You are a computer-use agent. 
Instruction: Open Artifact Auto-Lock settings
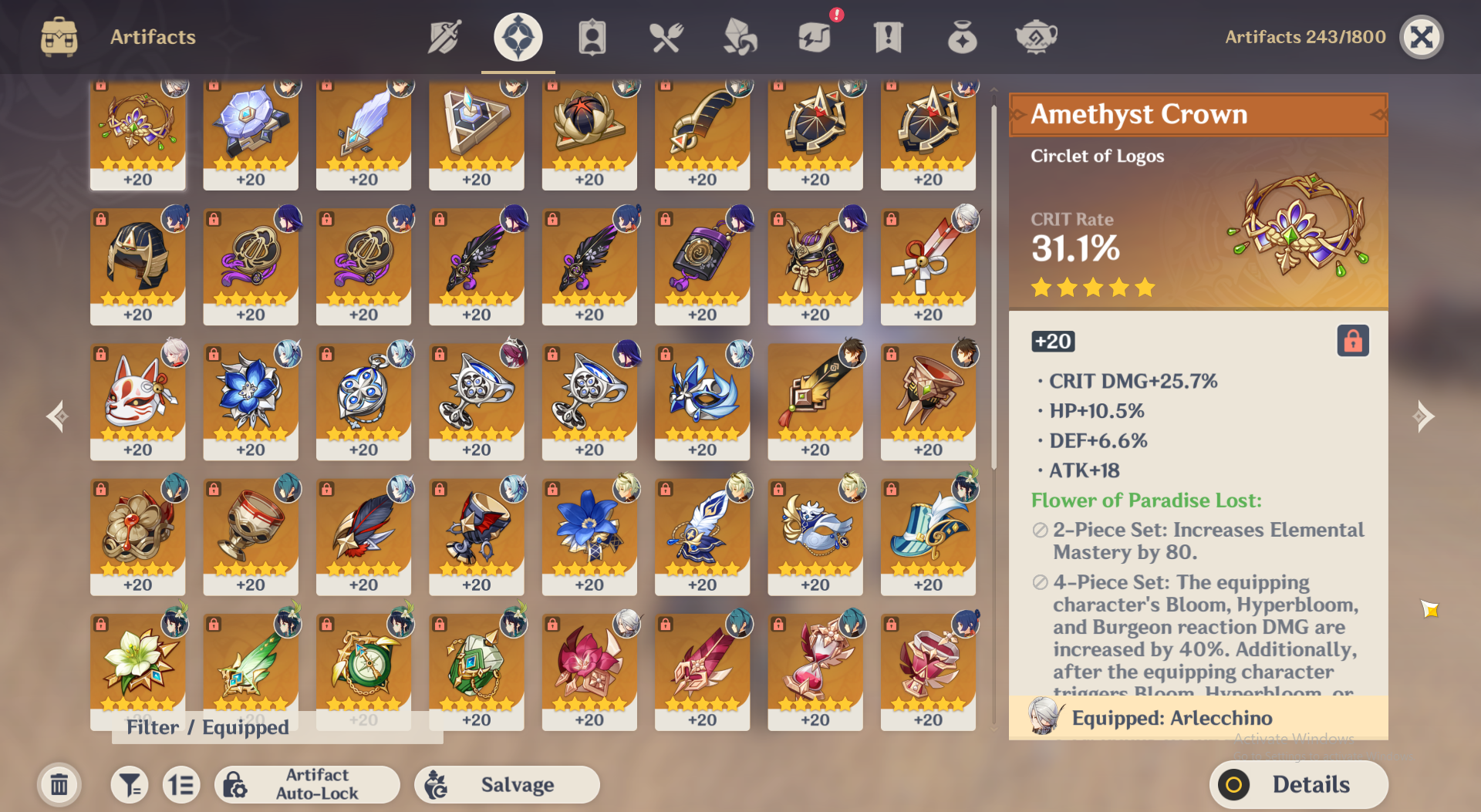click(x=307, y=785)
